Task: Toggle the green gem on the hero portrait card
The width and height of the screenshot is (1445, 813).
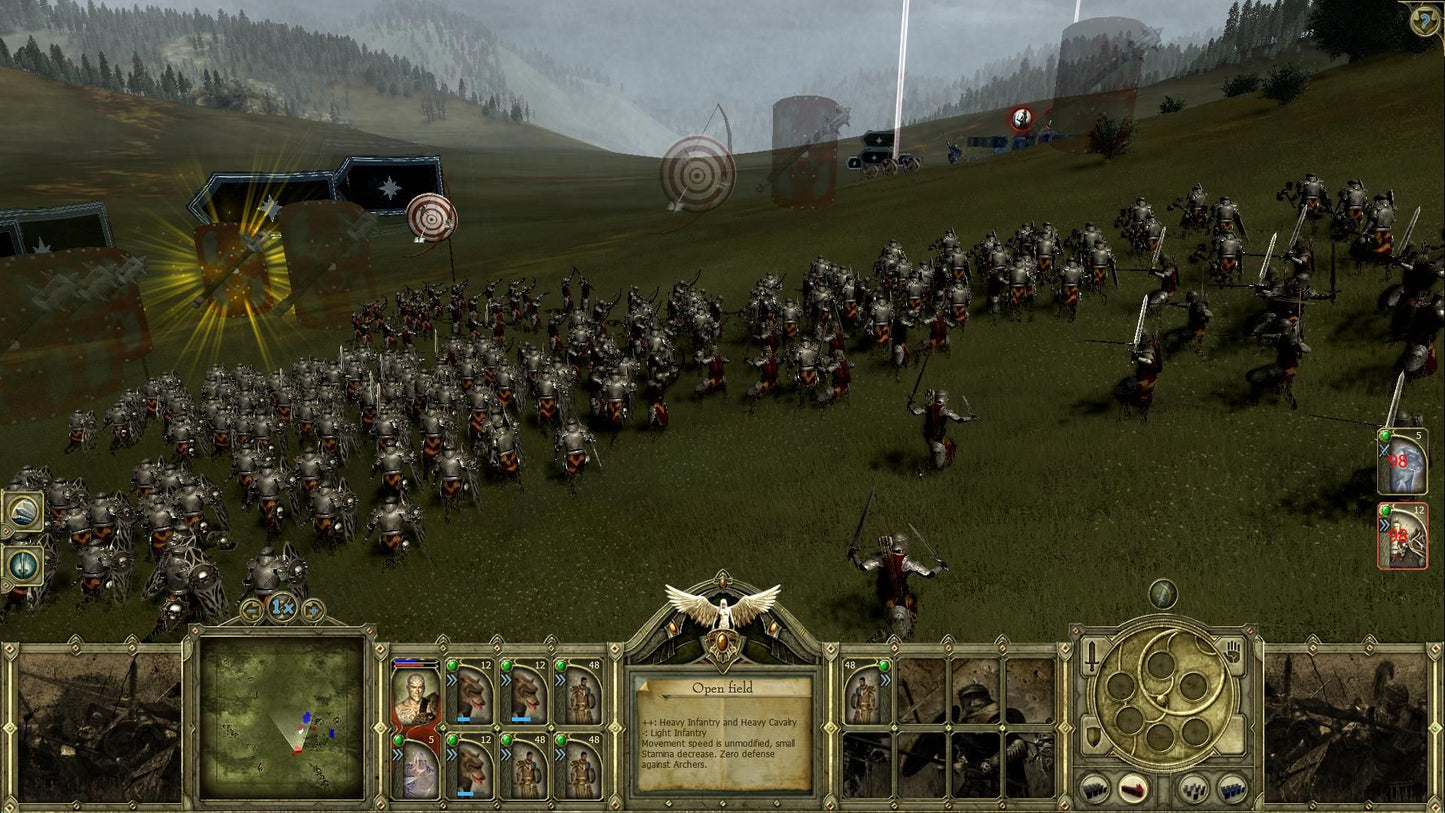Action: coord(399,739)
